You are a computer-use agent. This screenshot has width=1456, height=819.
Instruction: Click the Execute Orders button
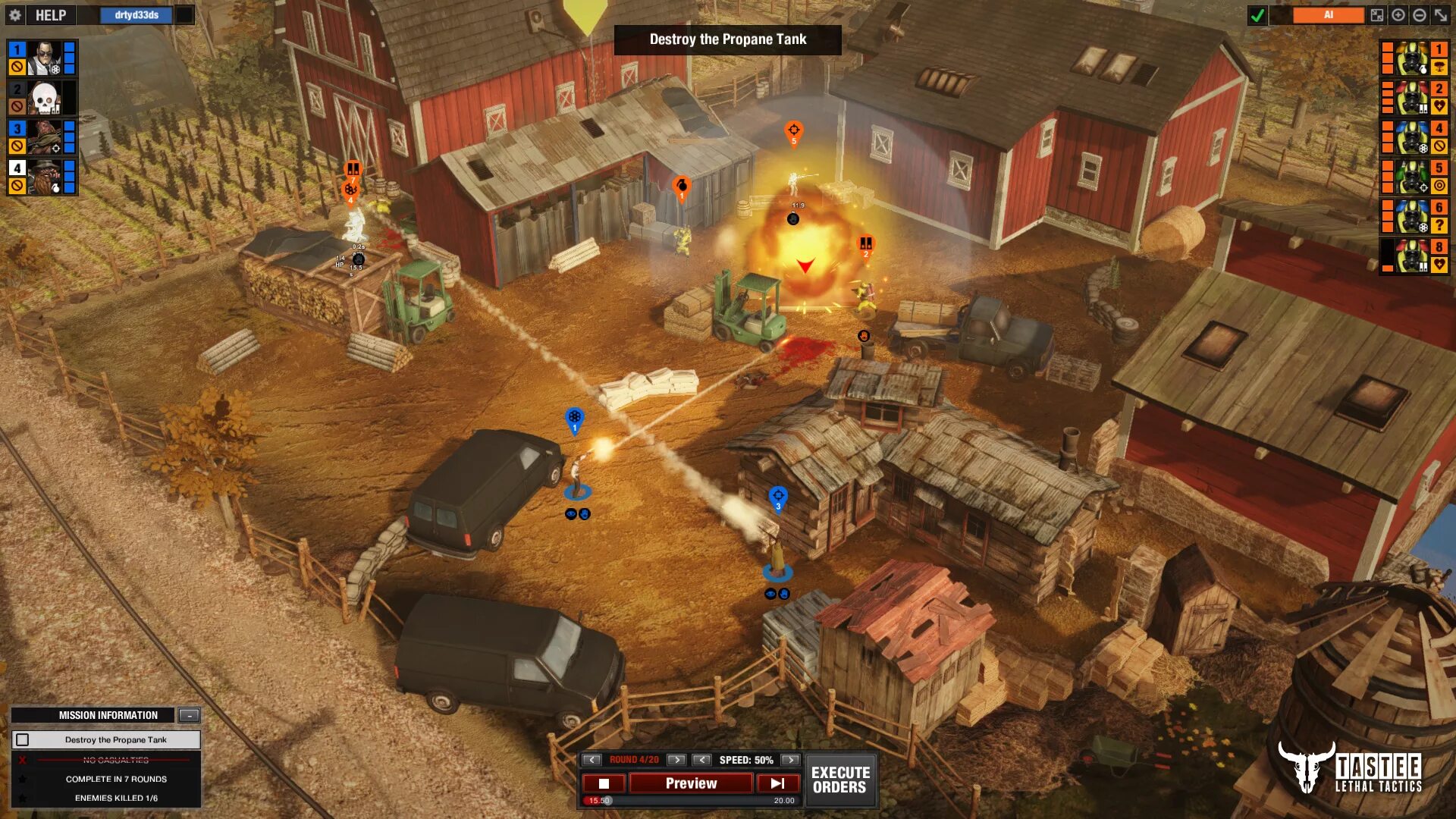pos(840,780)
